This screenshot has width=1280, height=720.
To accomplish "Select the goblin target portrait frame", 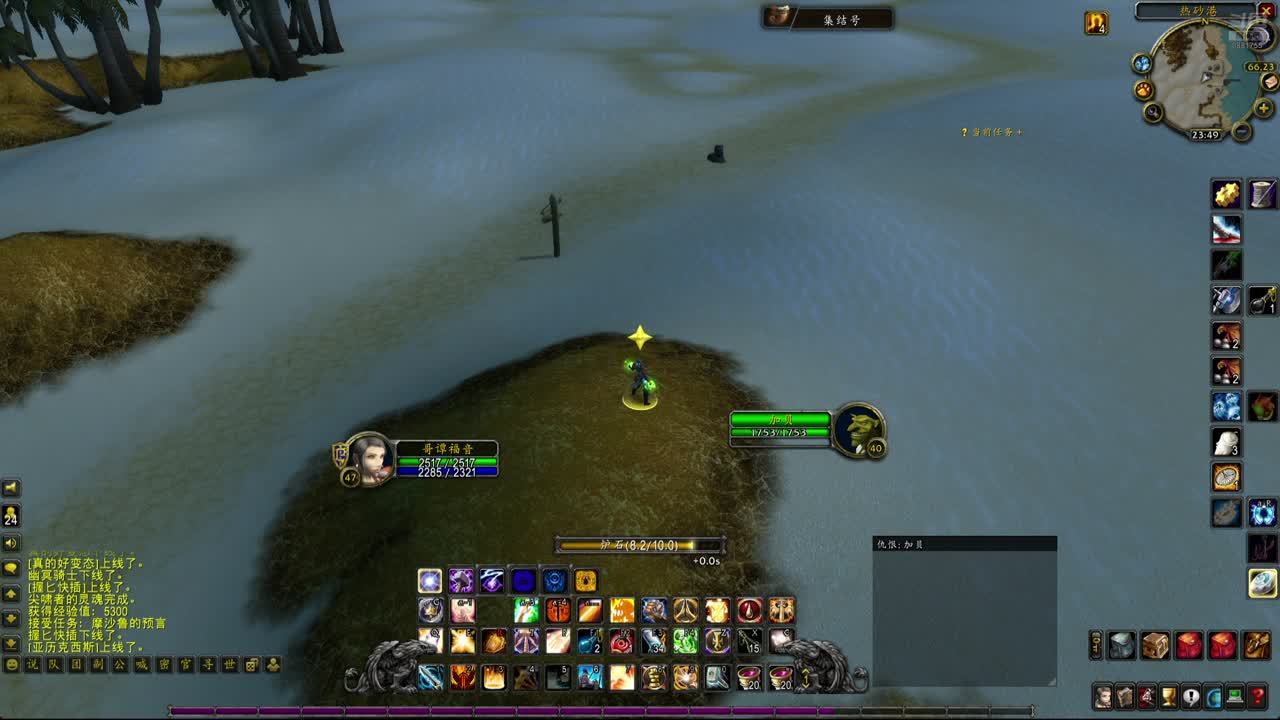I will tap(858, 430).
